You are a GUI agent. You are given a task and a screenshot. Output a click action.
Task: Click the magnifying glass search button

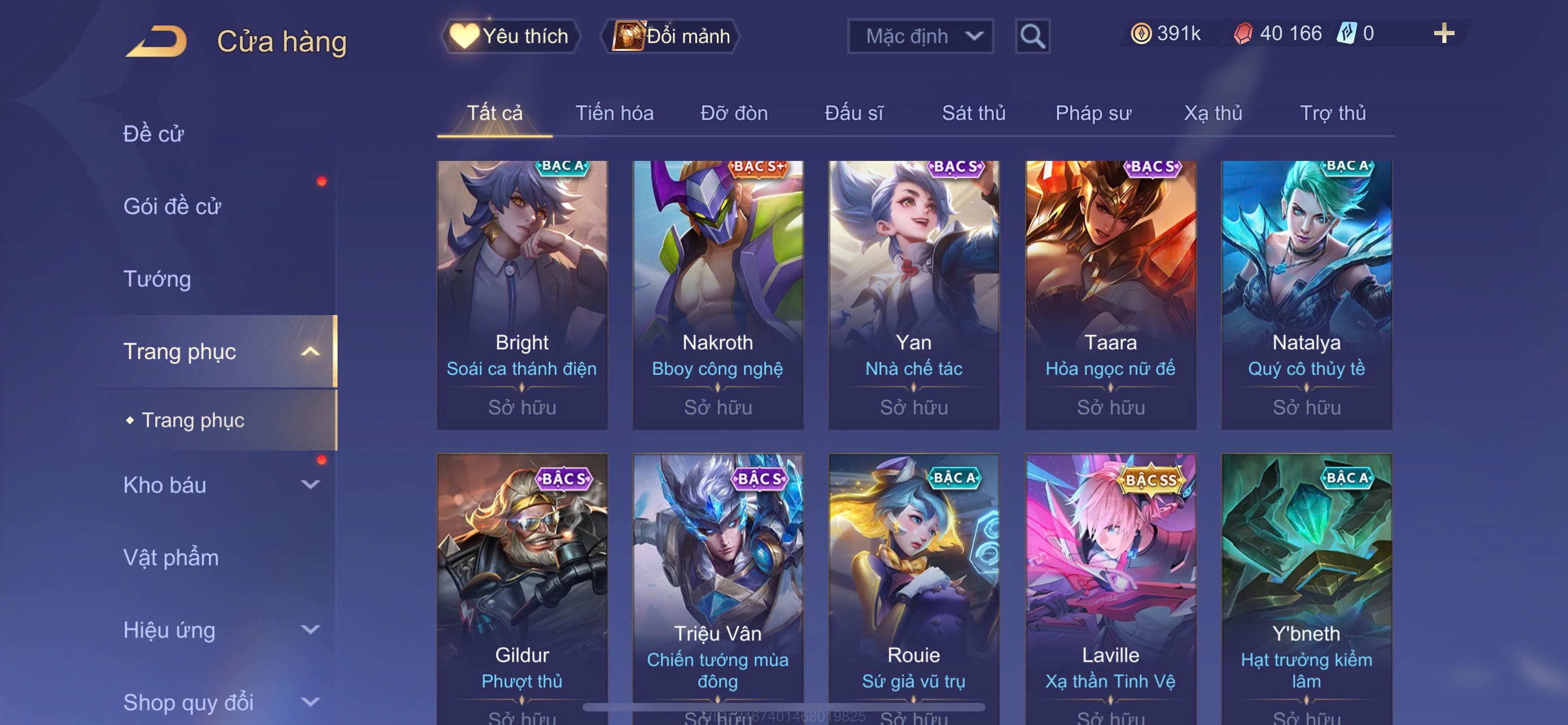tap(1032, 37)
